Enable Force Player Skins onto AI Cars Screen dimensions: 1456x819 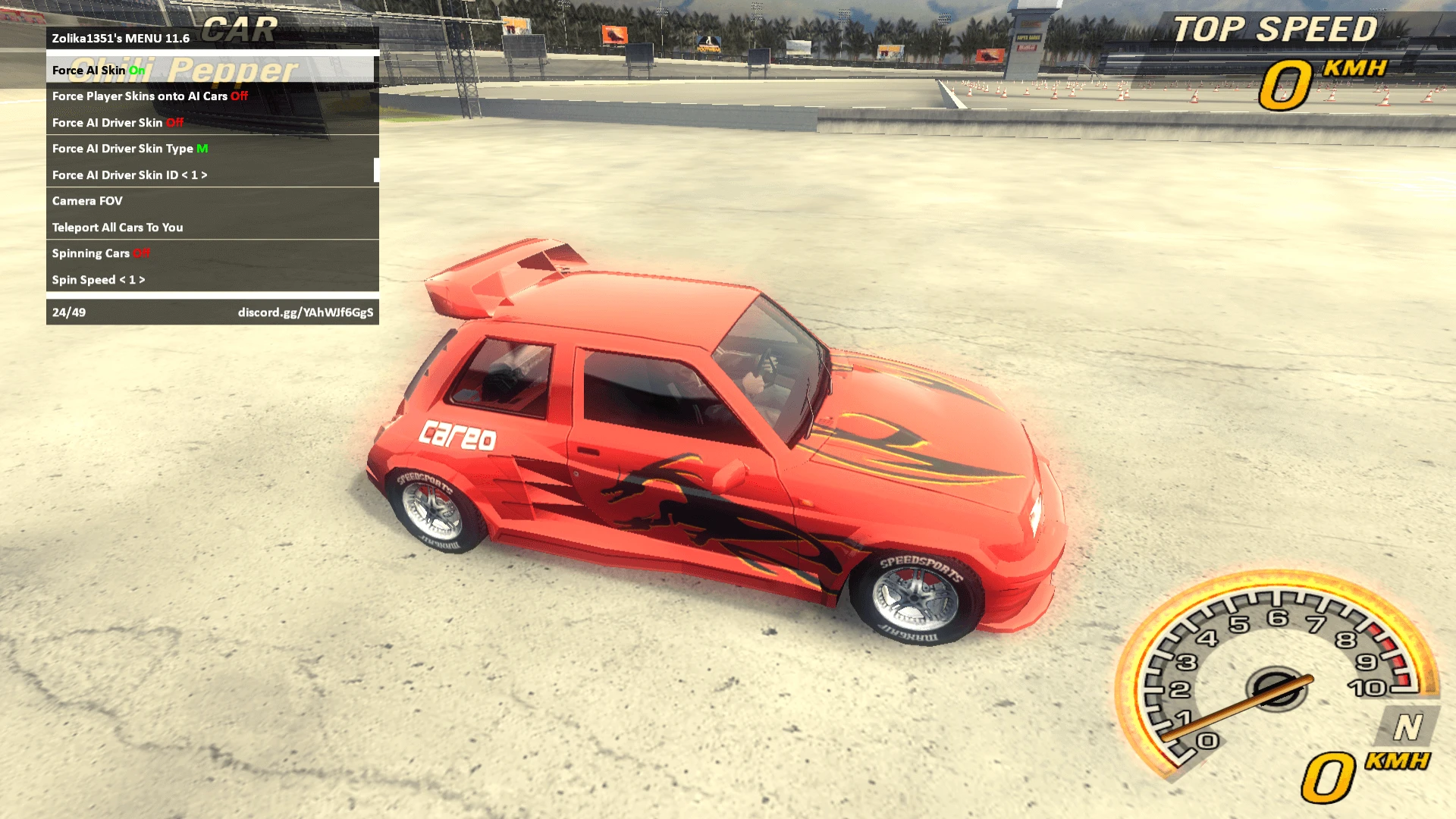[149, 96]
